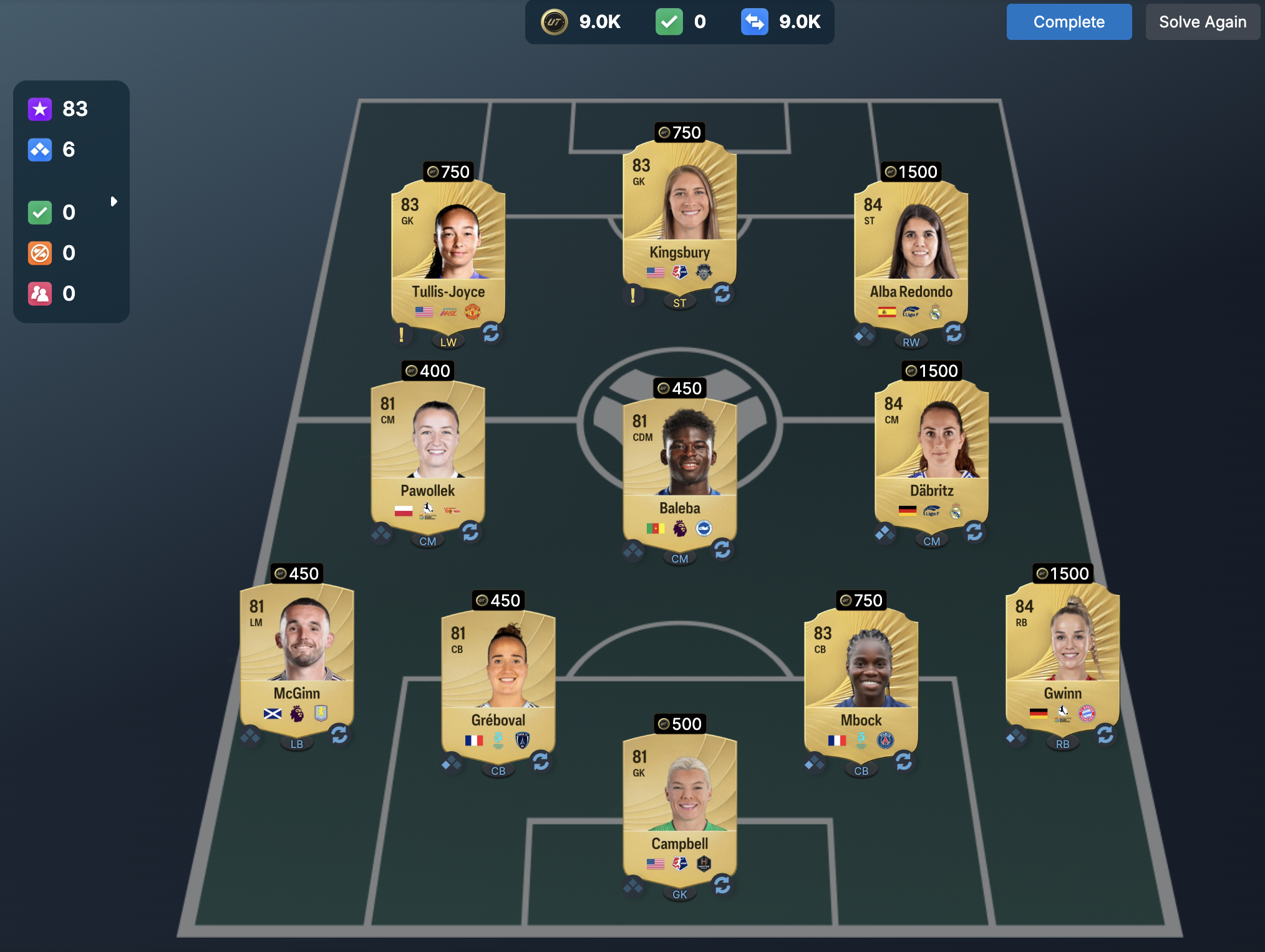Expand the side stats panel arrow
The height and width of the screenshot is (952, 1265).
[x=114, y=202]
